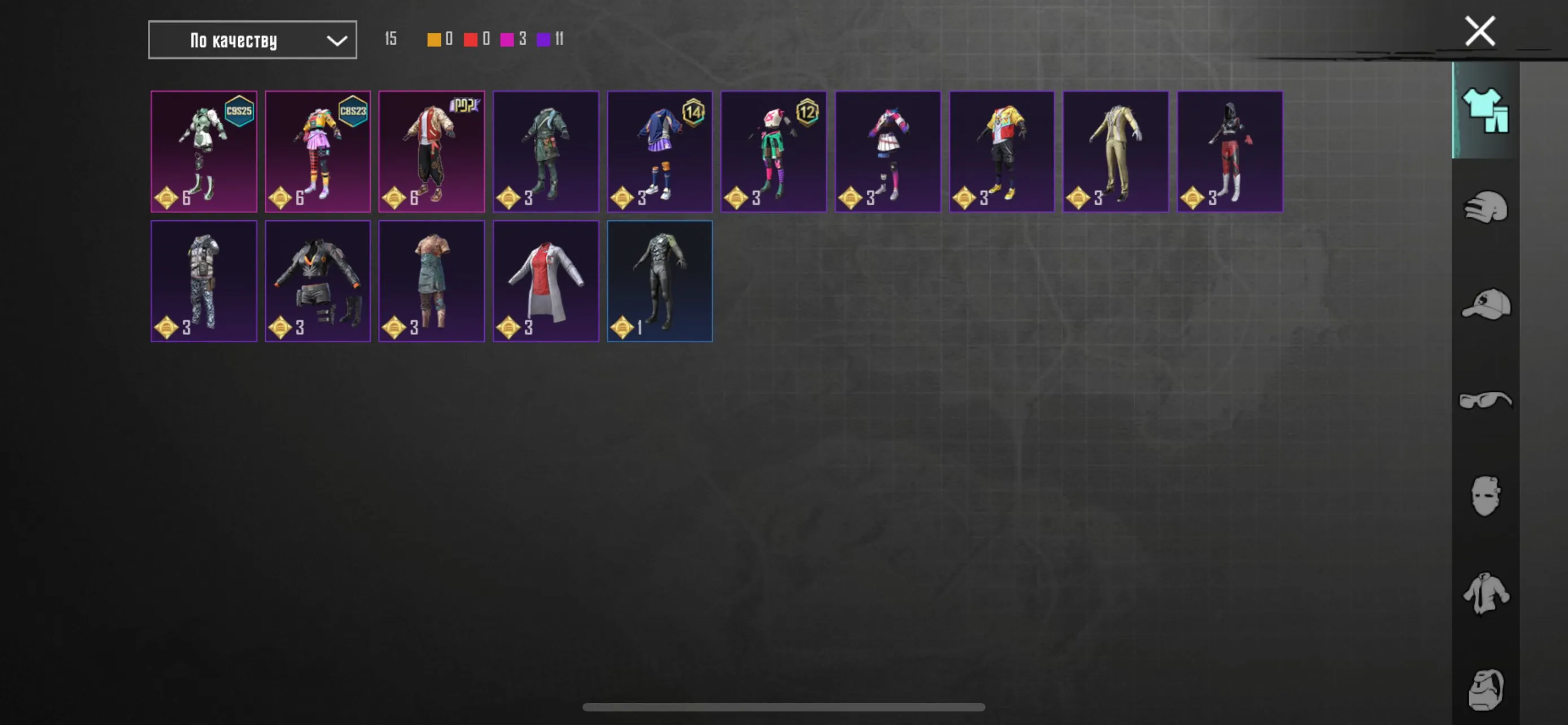The image size is (1568, 725).
Task: Open the C8S23 season outfit
Action: coord(318,150)
